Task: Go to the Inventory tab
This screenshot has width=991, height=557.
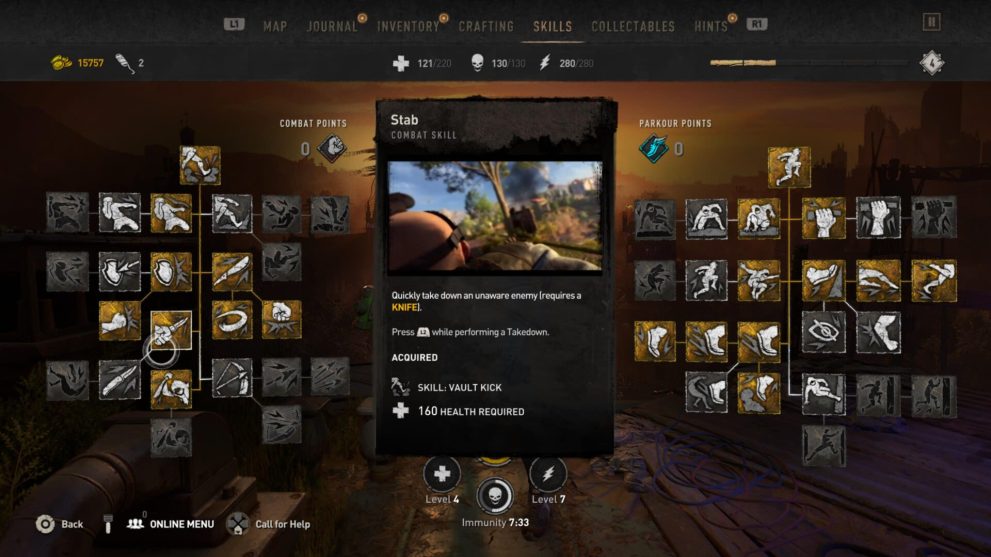Action: [x=408, y=26]
